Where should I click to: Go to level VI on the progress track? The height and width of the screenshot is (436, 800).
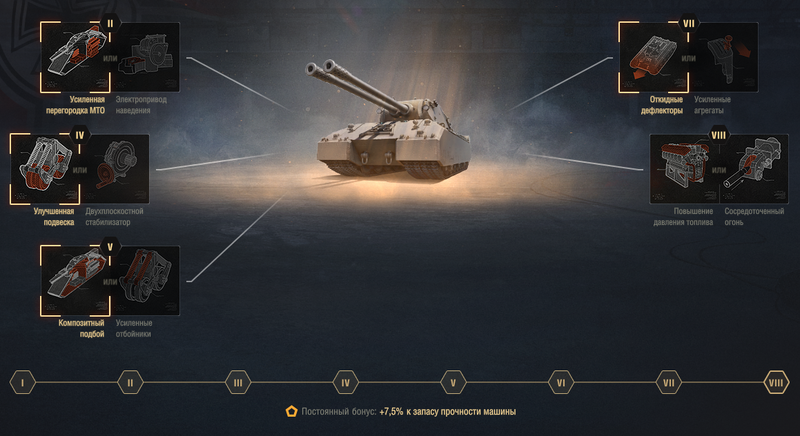pyautogui.click(x=561, y=381)
